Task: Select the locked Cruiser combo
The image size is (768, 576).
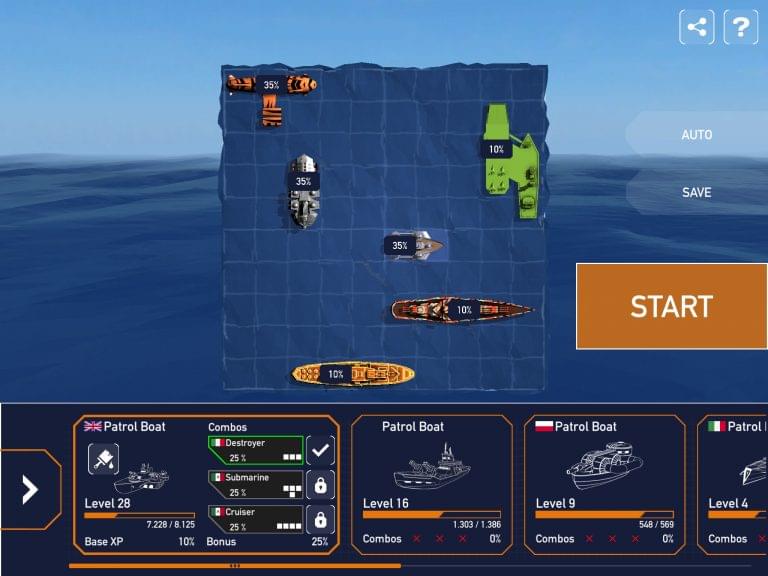Action: [255, 519]
